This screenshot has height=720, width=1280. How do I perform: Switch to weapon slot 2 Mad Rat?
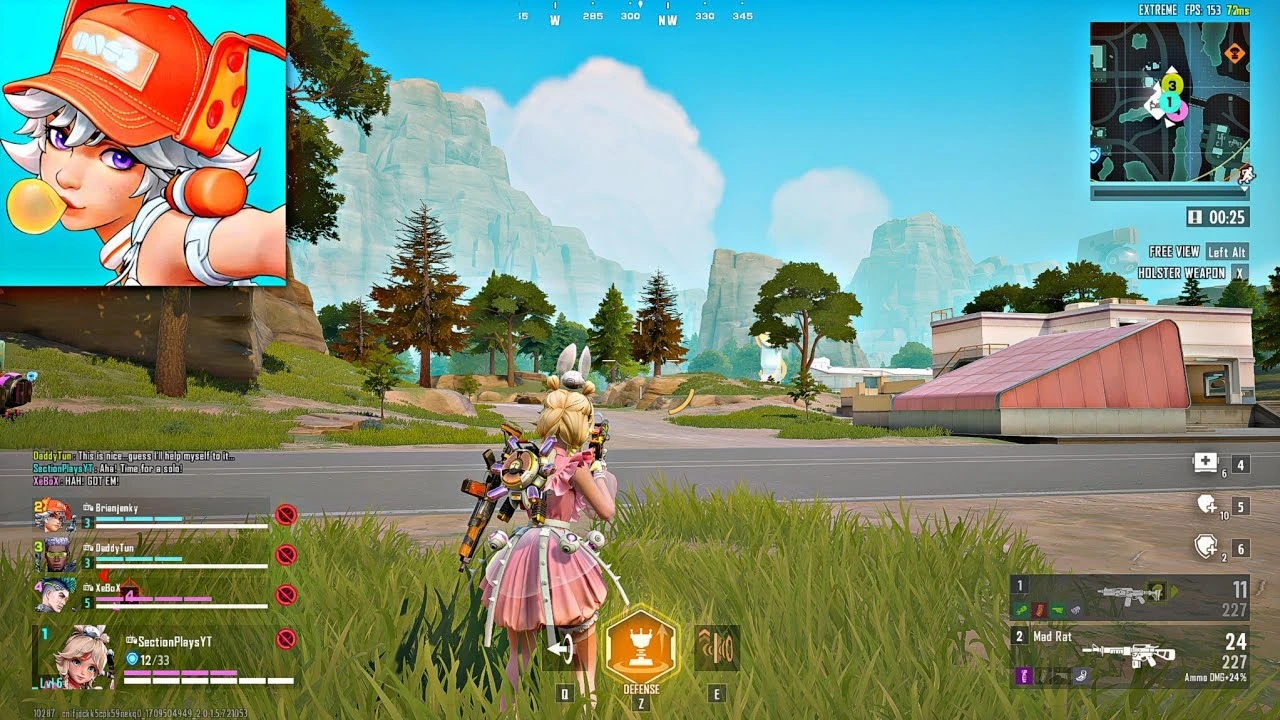tap(1021, 637)
